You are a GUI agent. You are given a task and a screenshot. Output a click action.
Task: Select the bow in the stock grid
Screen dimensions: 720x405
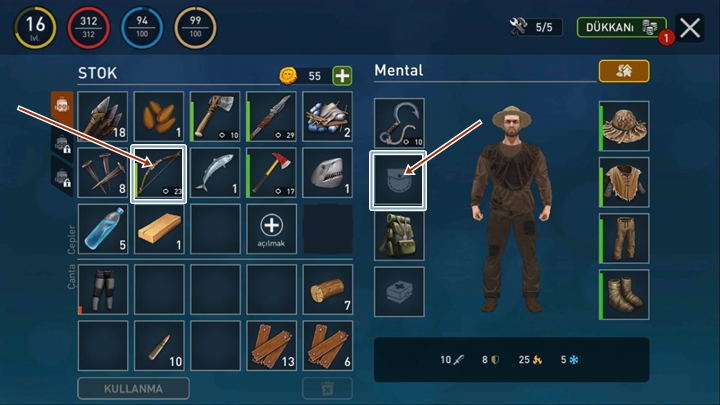tap(160, 174)
